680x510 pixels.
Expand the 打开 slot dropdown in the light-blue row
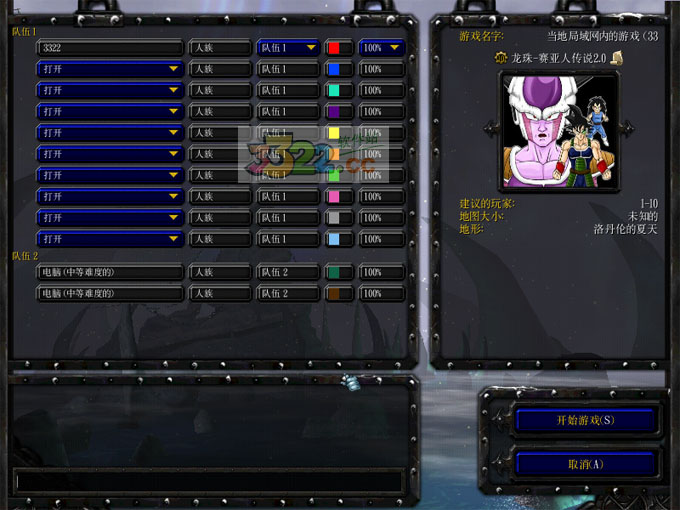[110, 240]
